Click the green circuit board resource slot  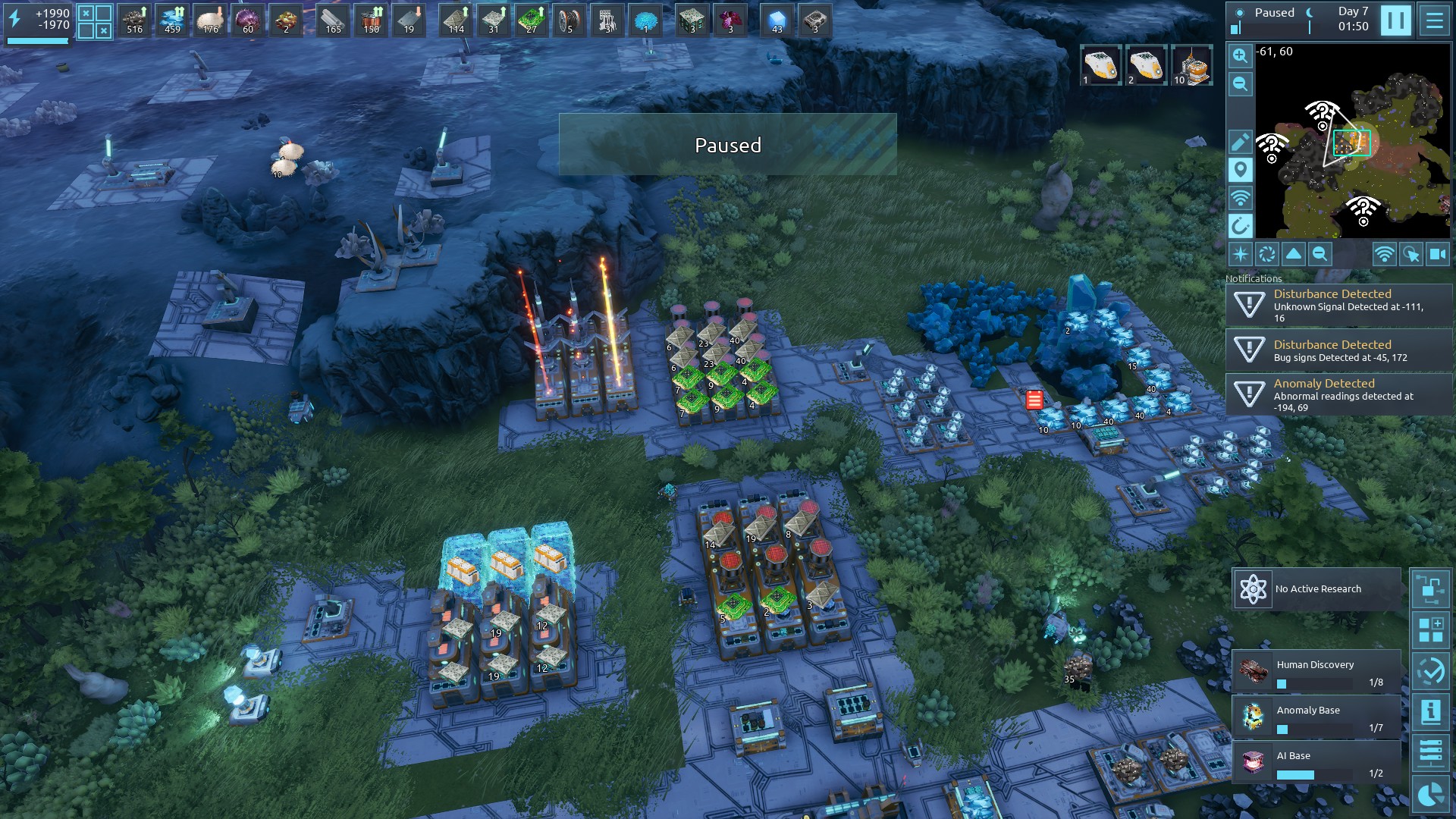point(532,20)
